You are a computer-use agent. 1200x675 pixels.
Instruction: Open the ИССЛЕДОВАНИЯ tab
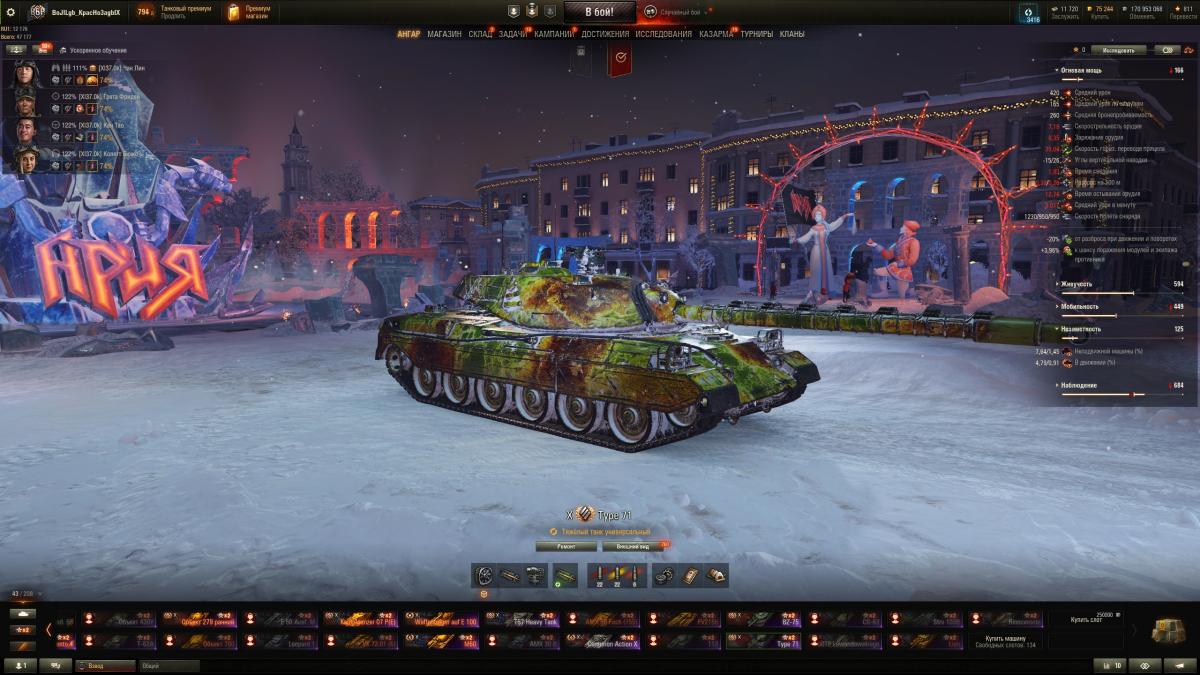pos(663,34)
